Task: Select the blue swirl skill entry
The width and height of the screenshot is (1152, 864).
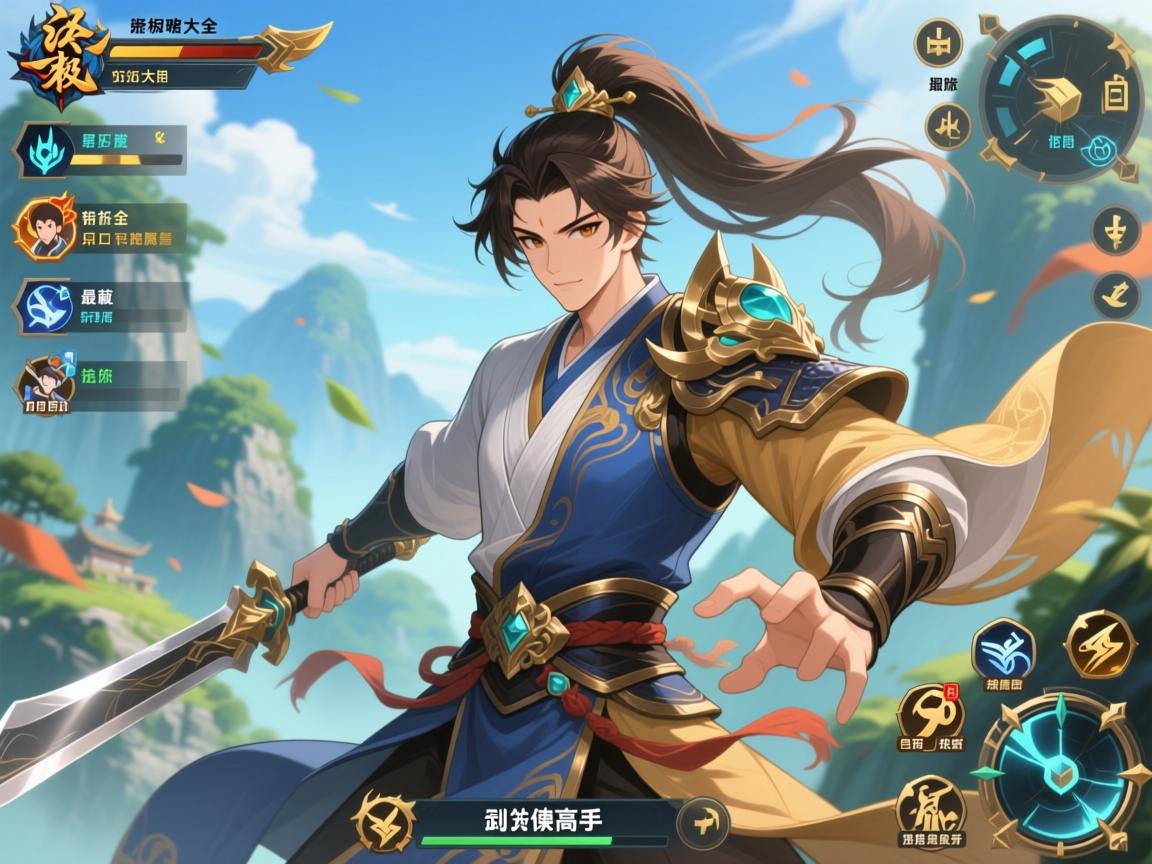Action: pos(44,305)
